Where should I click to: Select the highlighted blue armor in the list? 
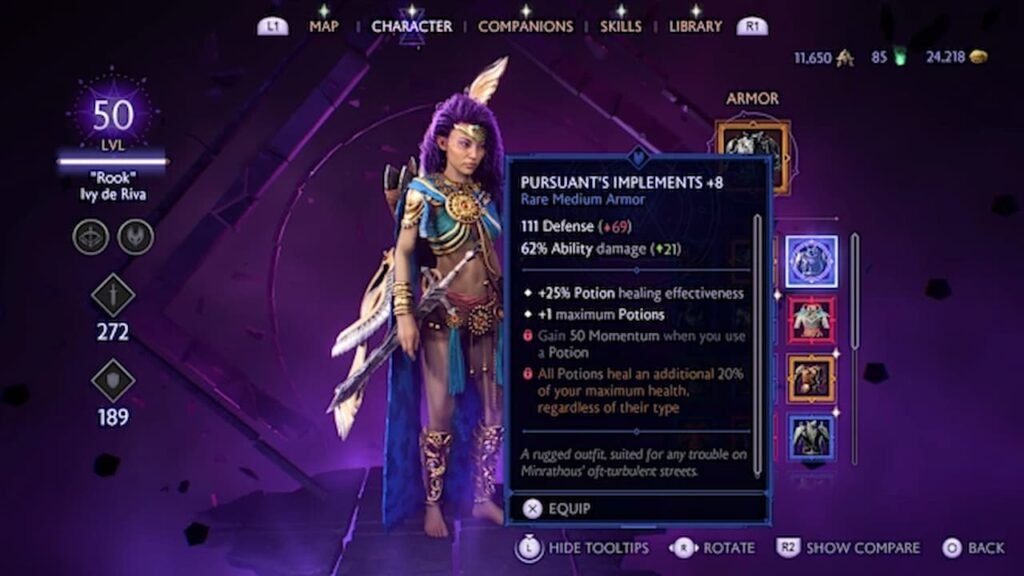[811, 262]
